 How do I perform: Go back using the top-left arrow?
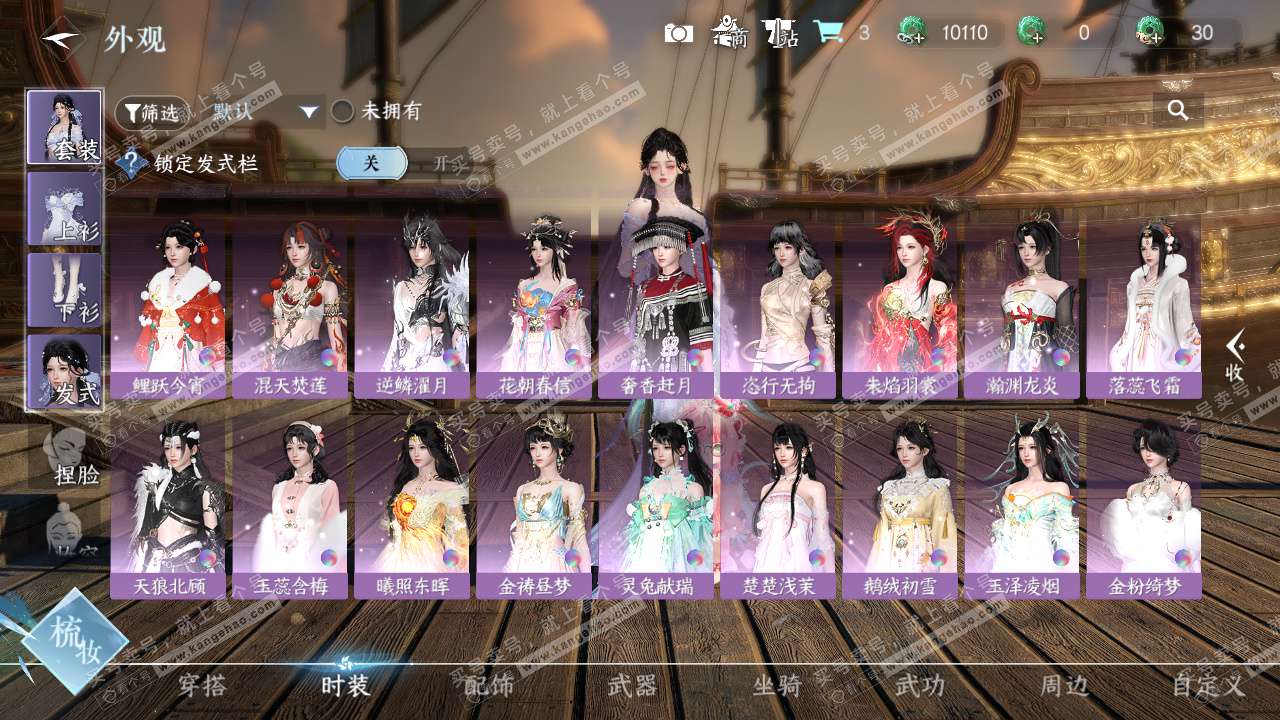[60, 39]
